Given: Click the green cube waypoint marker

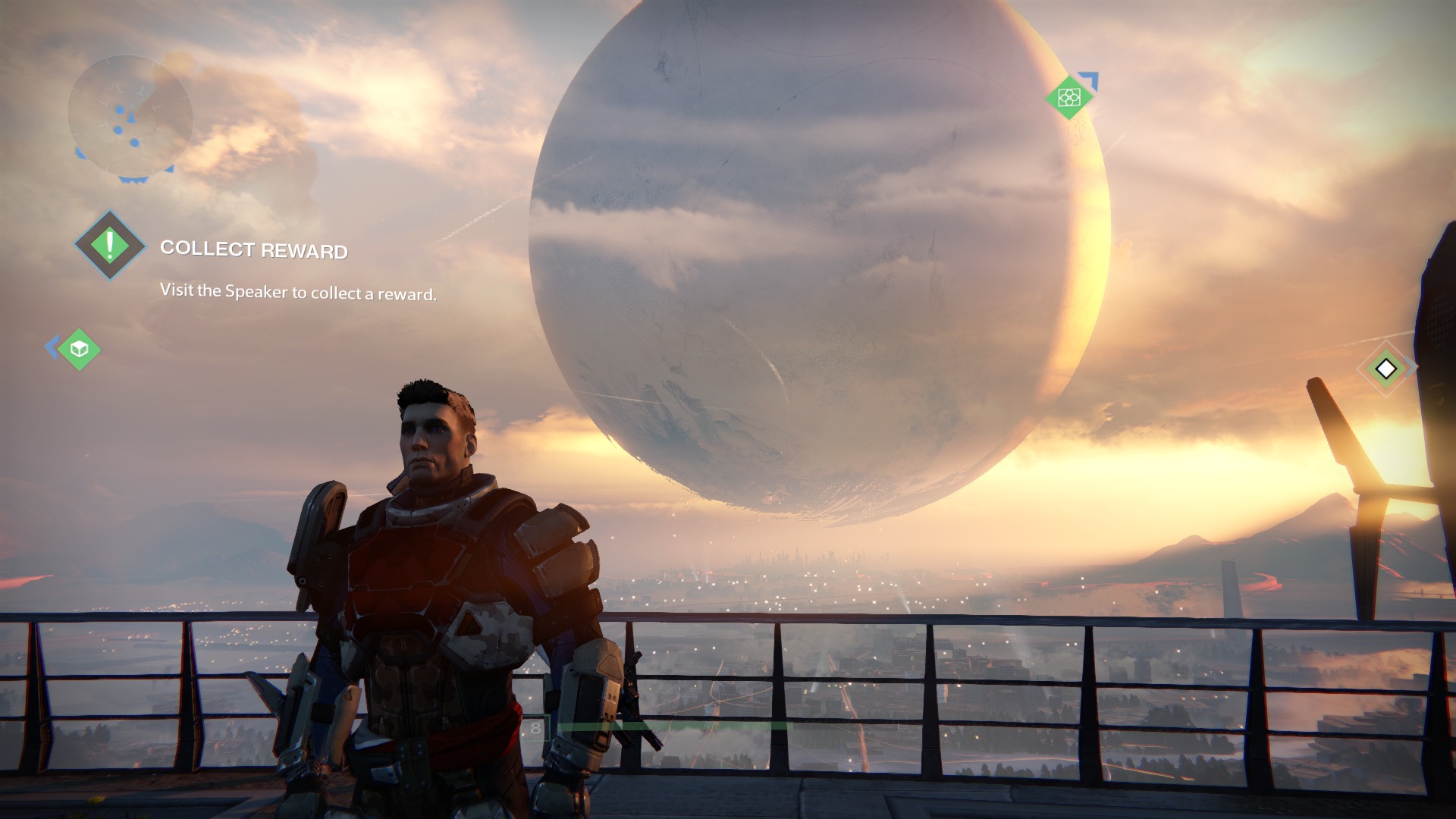Looking at the screenshot, I should [x=80, y=349].
